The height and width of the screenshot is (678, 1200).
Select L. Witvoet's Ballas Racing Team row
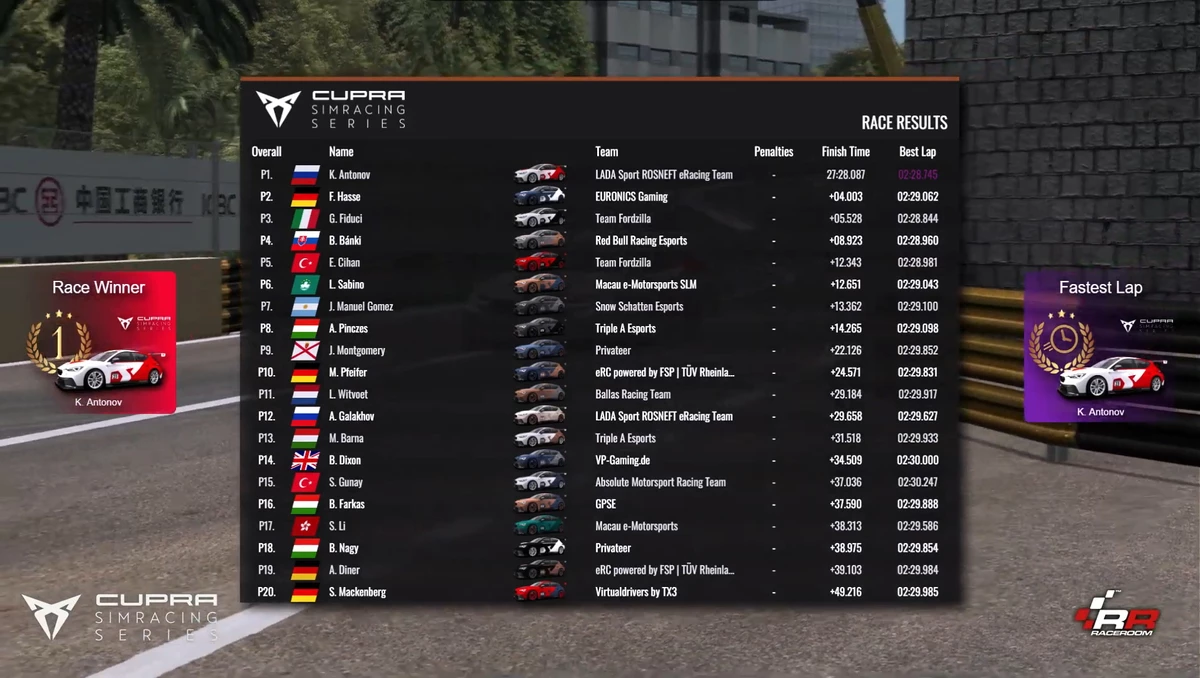point(600,395)
